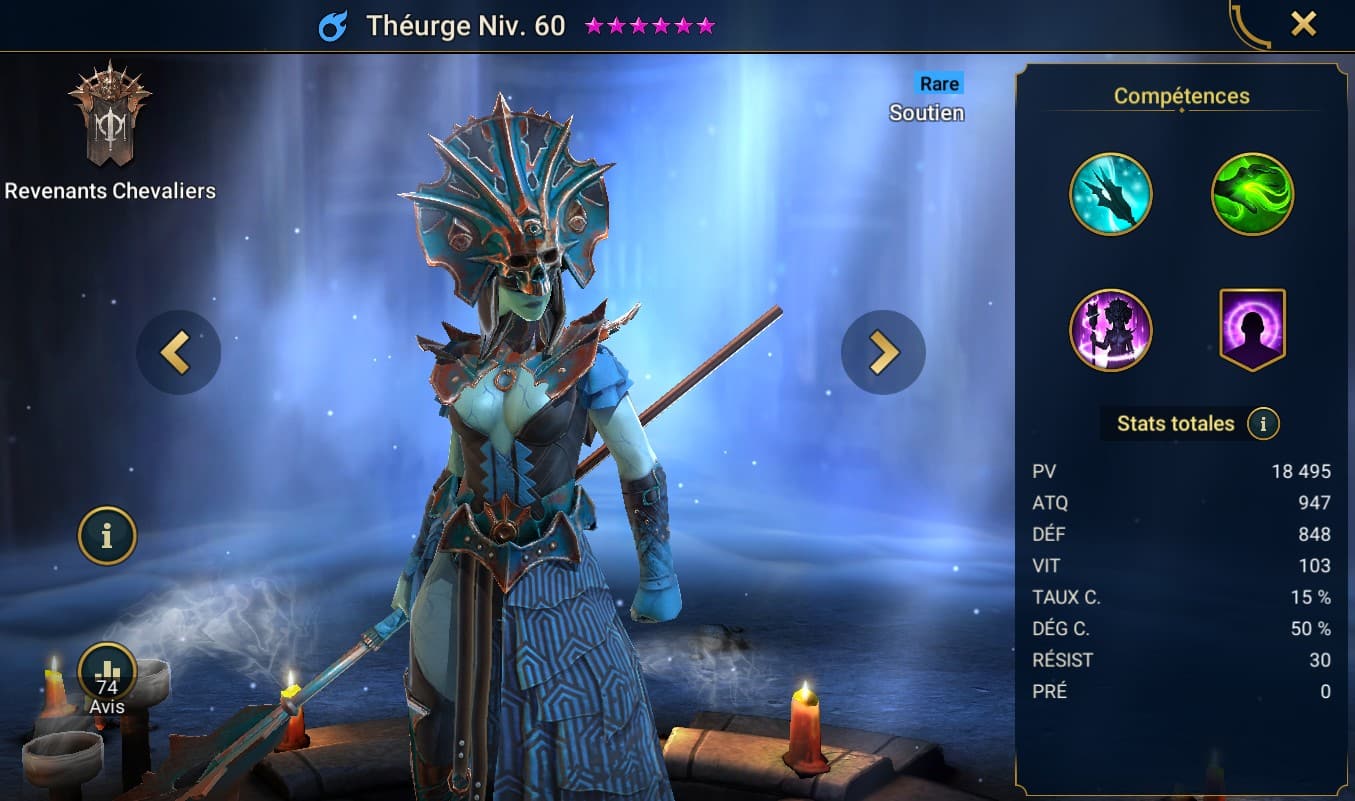Select the purple figure skill icon
The image size is (1355, 801).
click(x=1110, y=330)
